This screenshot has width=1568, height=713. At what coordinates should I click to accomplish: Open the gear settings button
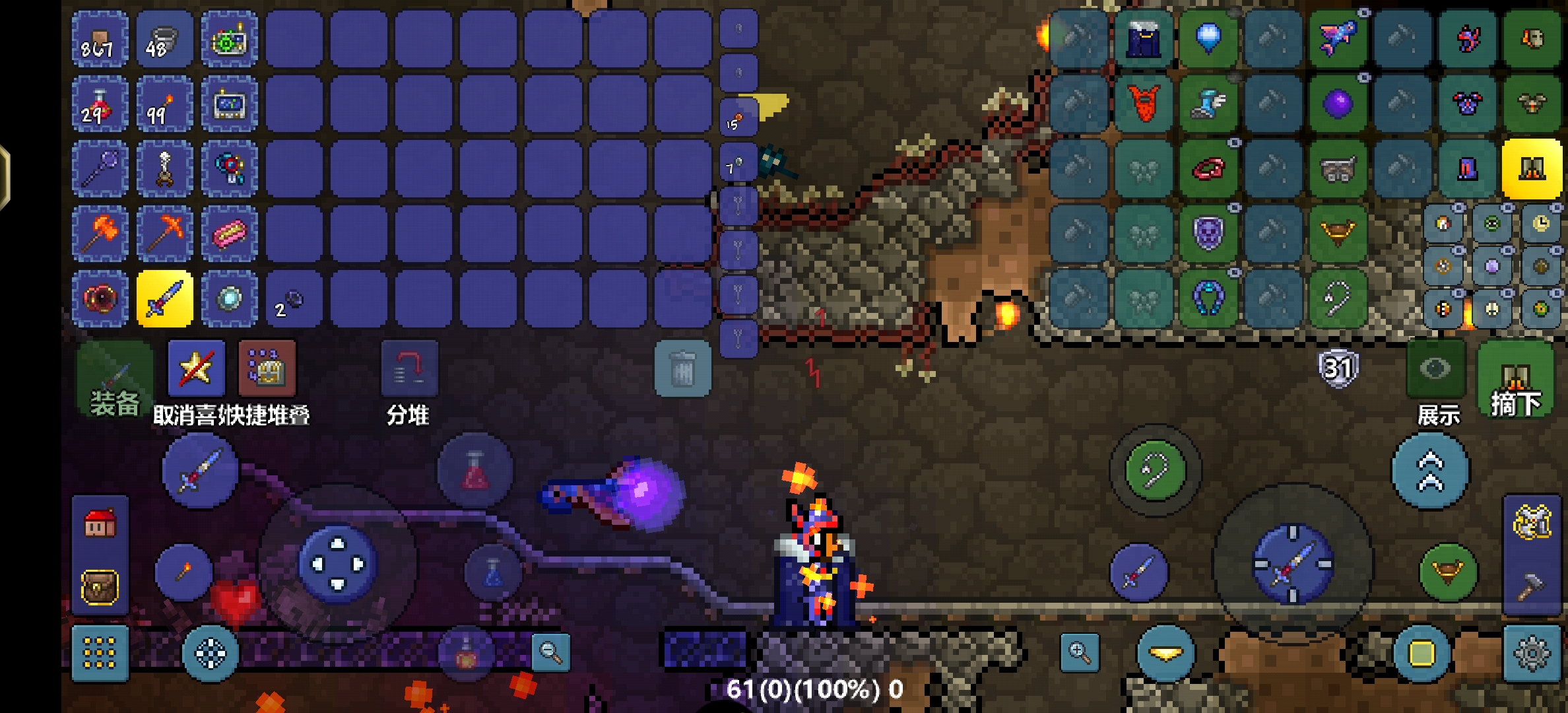coord(1531,653)
